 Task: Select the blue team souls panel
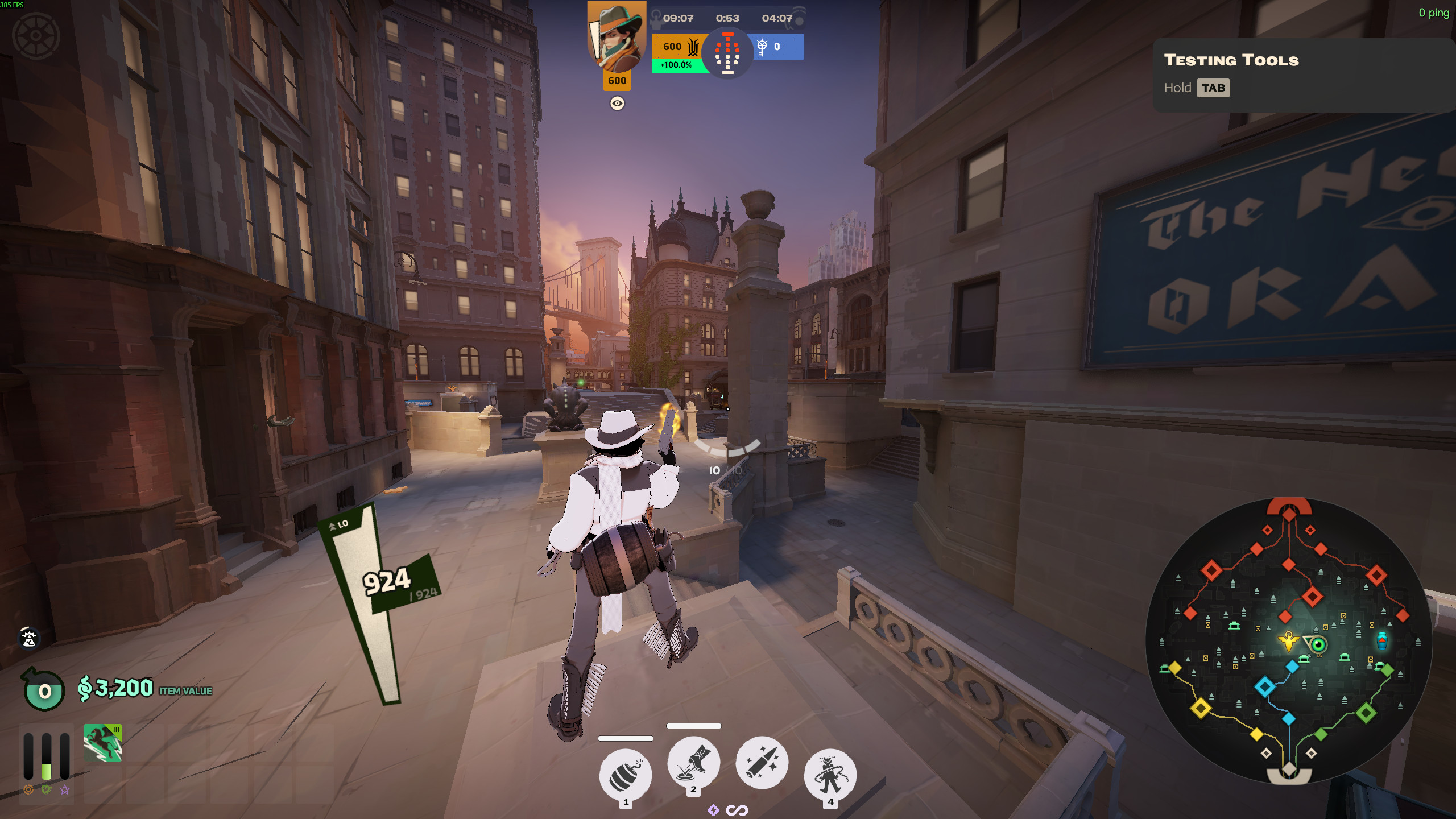[777, 47]
